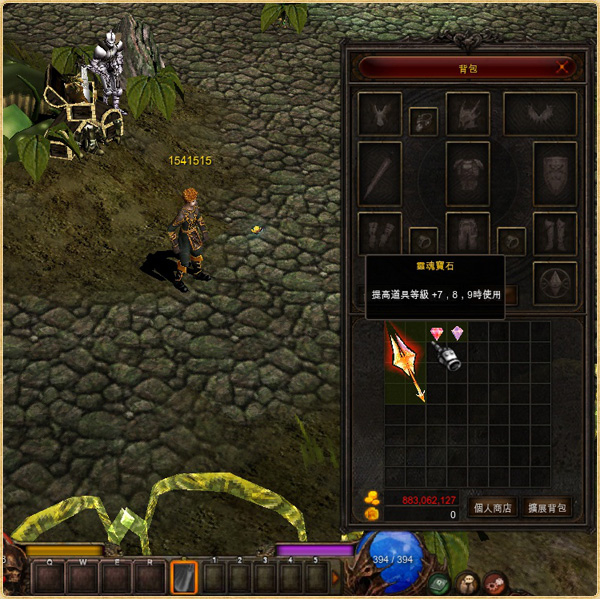The image size is (600, 599).
Task: Open the green round menu icon
Action: [x=440, y=583]
